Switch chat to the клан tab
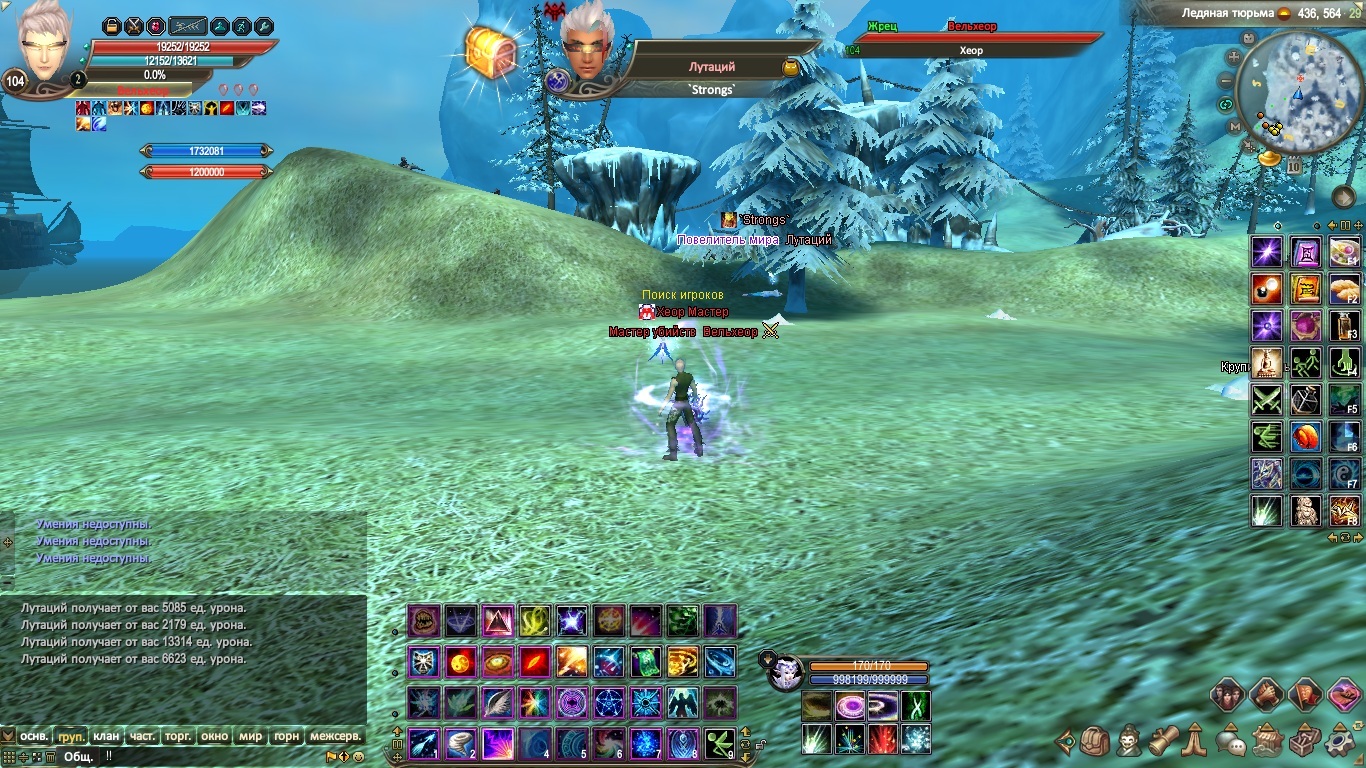The image size is (1366, 768). (x=106, y=736)
